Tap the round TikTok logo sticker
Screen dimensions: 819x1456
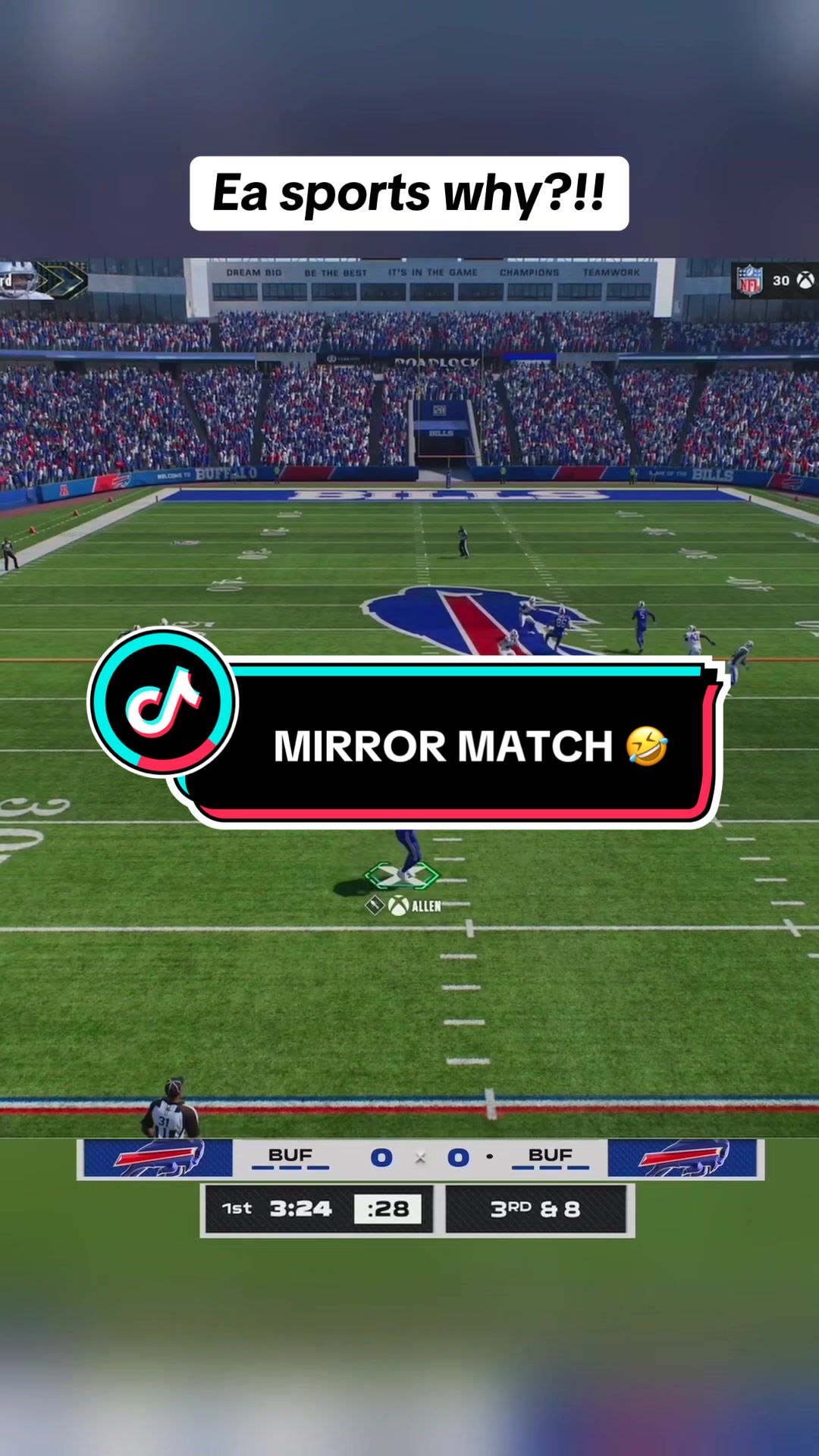tap(163, 701)
